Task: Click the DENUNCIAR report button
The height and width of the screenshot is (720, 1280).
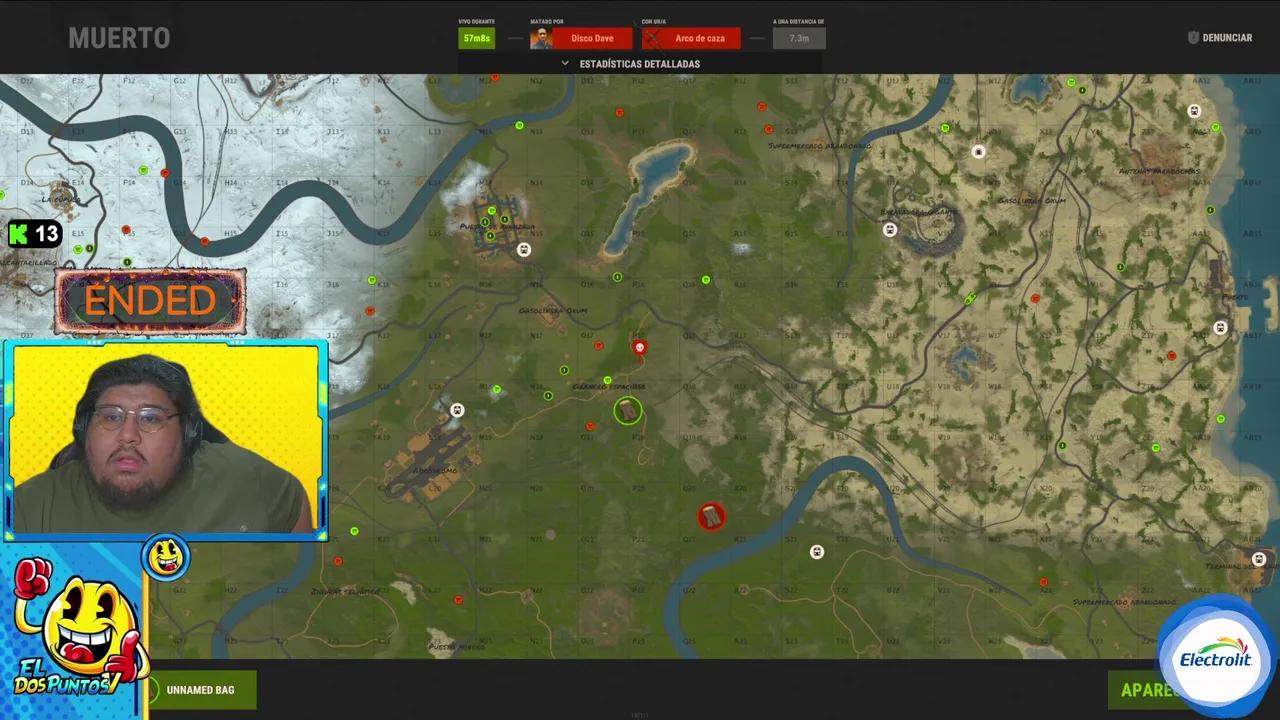Action: pos(1221,37)
